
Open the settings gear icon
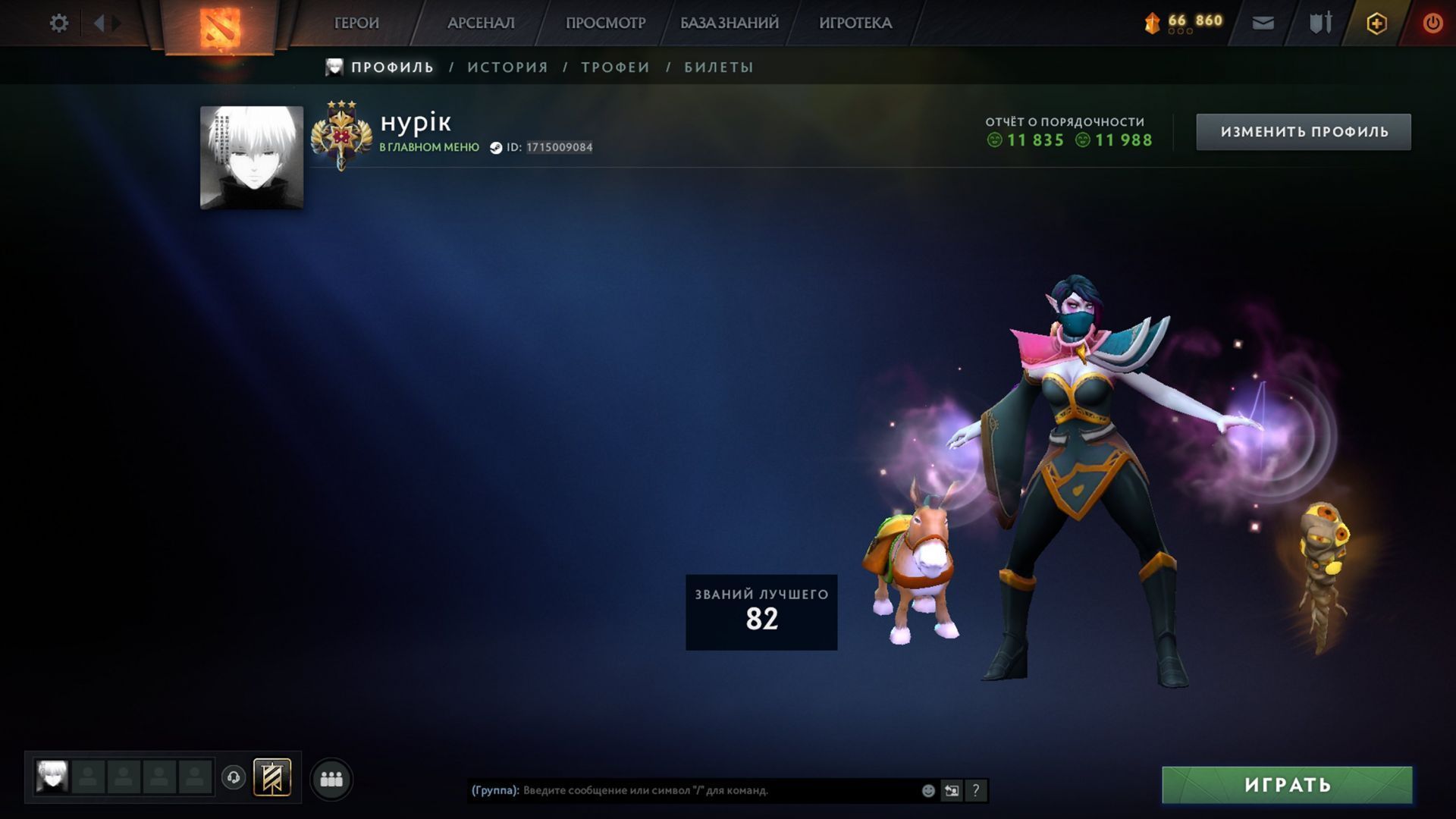(x=58, y=24)
